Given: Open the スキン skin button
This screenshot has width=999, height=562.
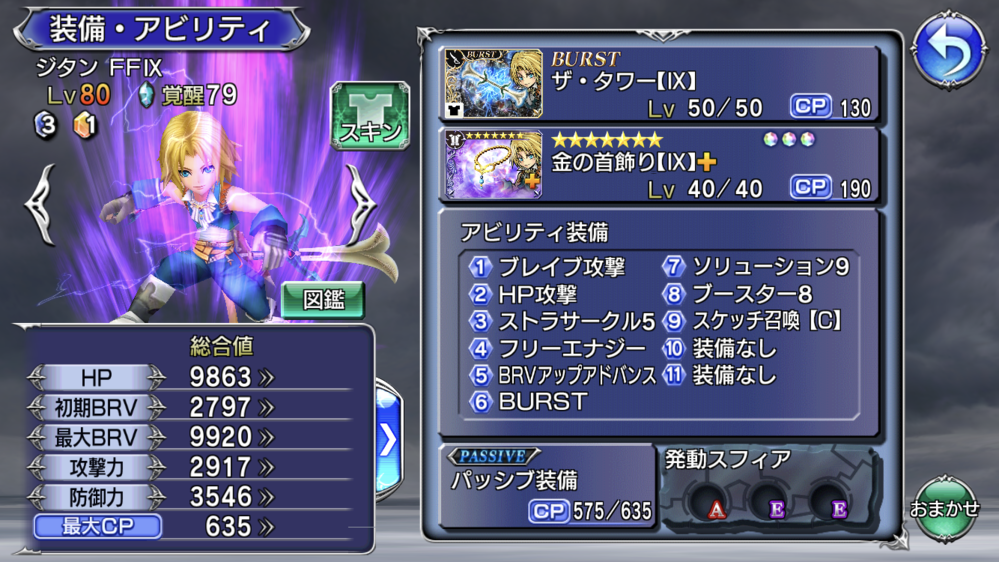Looking at the screenshot, I should click(x=370, y=116).
